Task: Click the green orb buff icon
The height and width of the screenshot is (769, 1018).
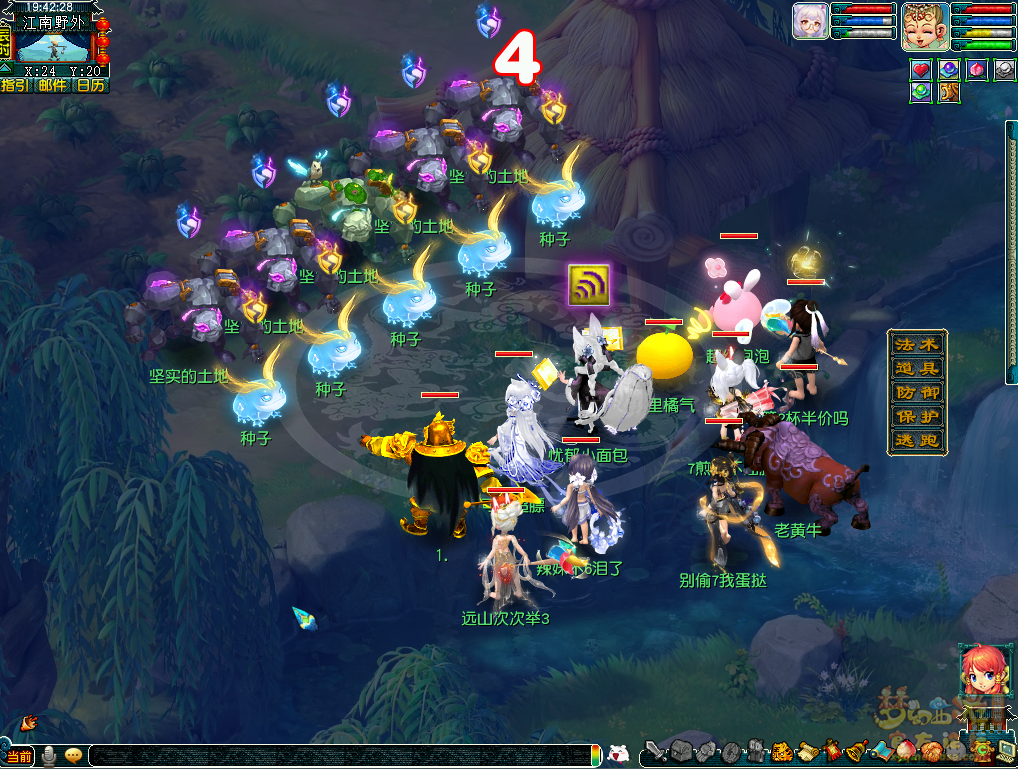Action: point(921,92)
